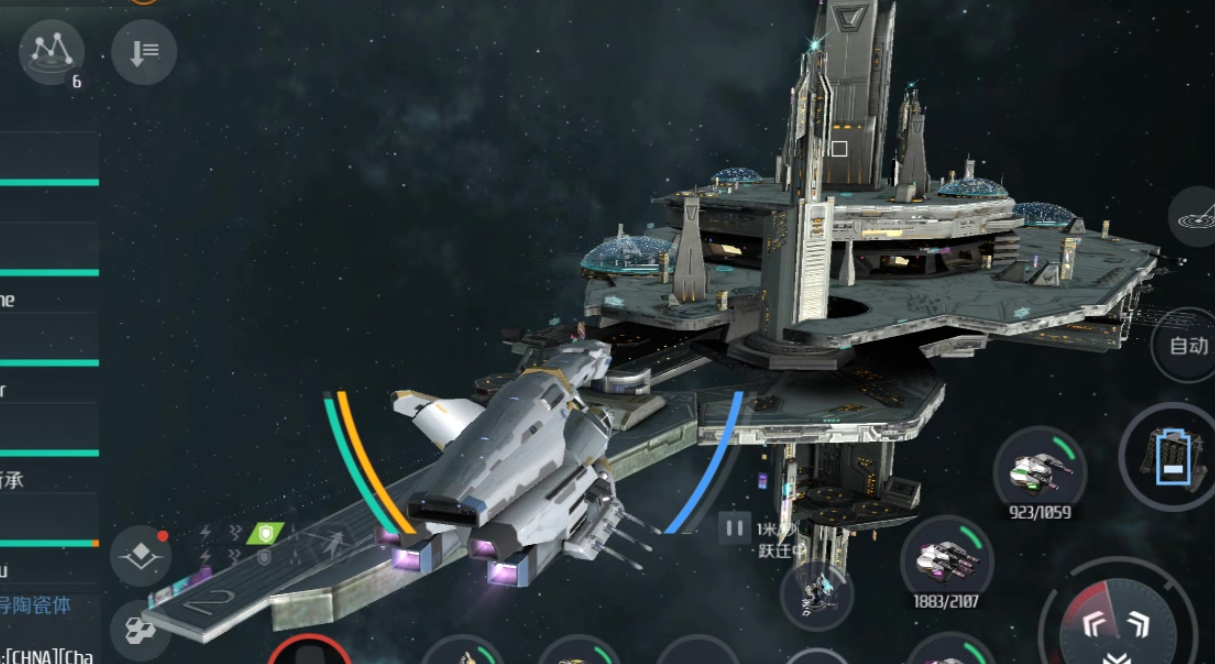Open the hexagon cubes inventory button
The image size is (1215, 664).
(139, 629)
